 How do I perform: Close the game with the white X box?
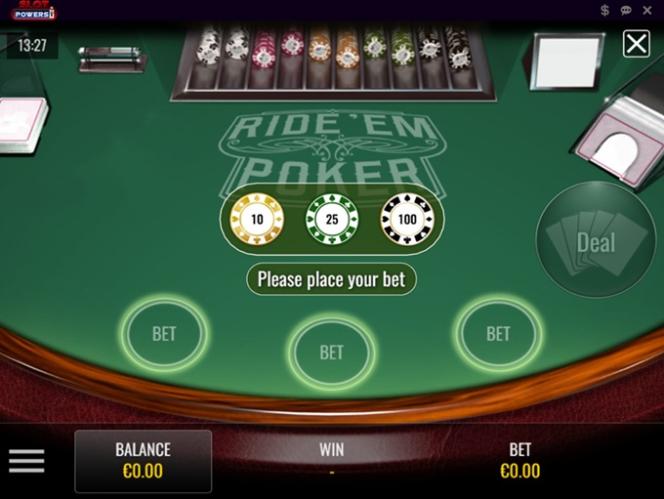pos(636,43)
